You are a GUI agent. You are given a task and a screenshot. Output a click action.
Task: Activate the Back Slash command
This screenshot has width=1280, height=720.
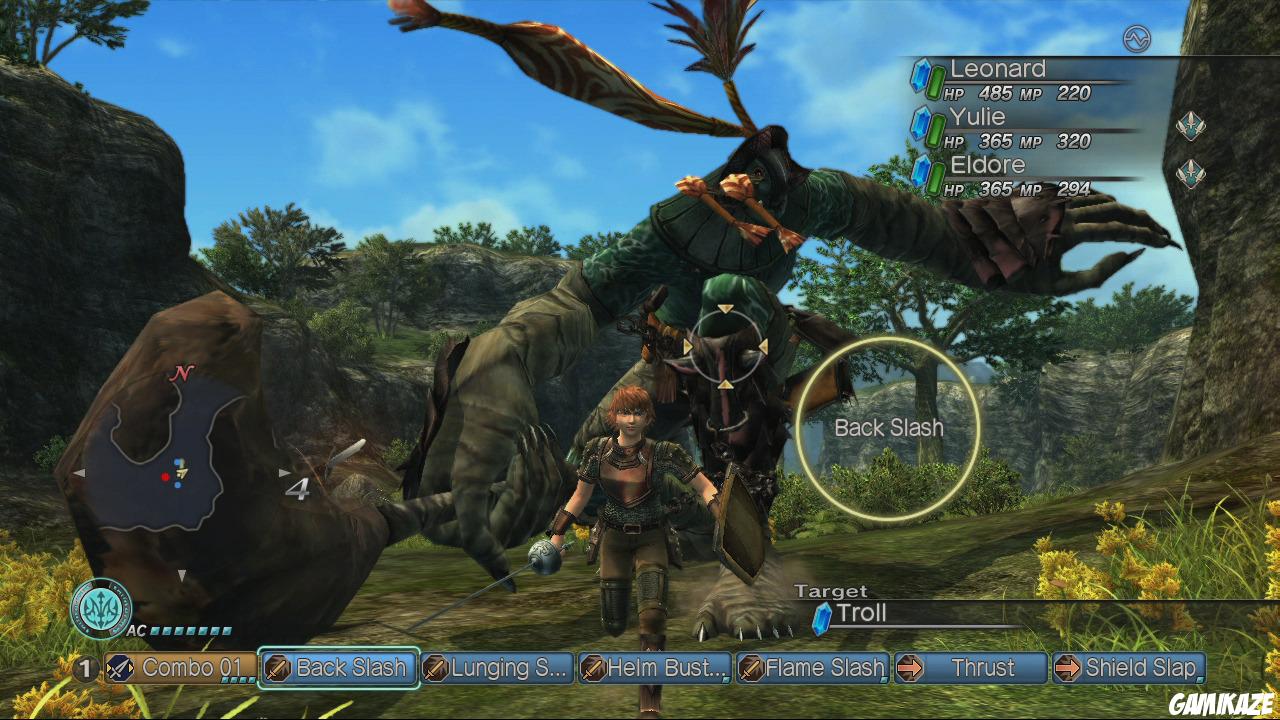[x=338, y=668]
